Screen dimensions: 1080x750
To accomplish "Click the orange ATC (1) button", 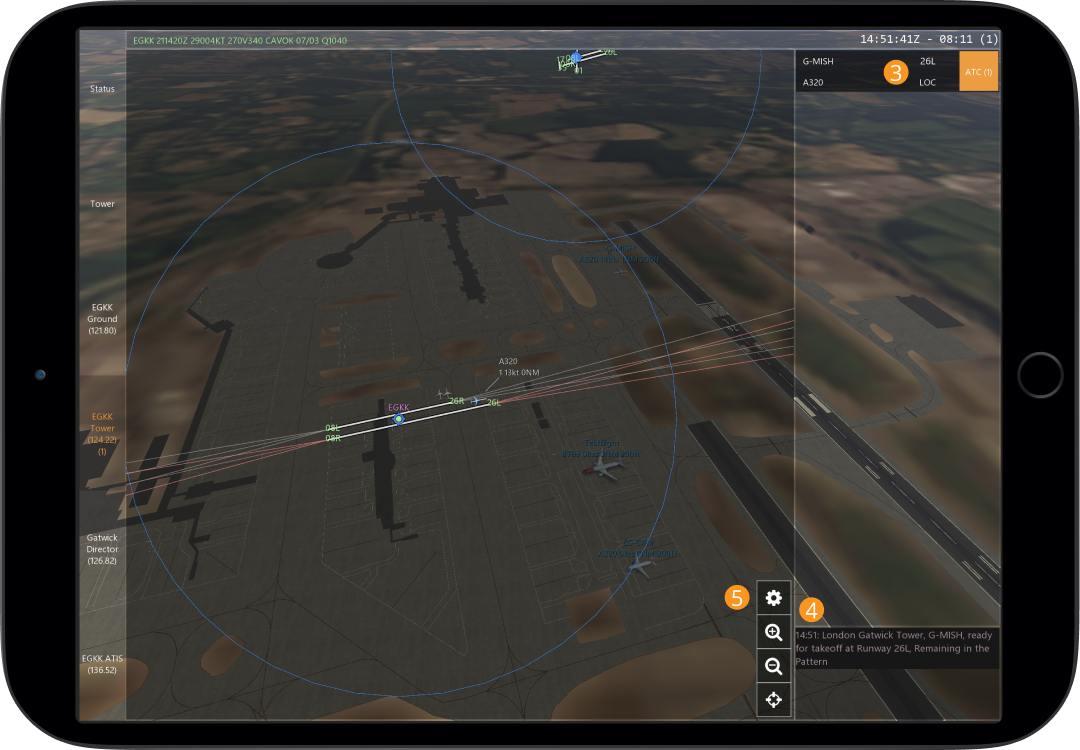I will [x=978, y=72].
